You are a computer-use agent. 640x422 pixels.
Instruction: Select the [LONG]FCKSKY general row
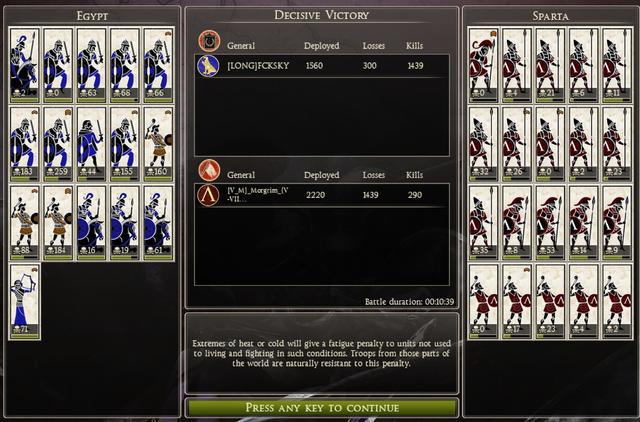[x=322, y=65]
